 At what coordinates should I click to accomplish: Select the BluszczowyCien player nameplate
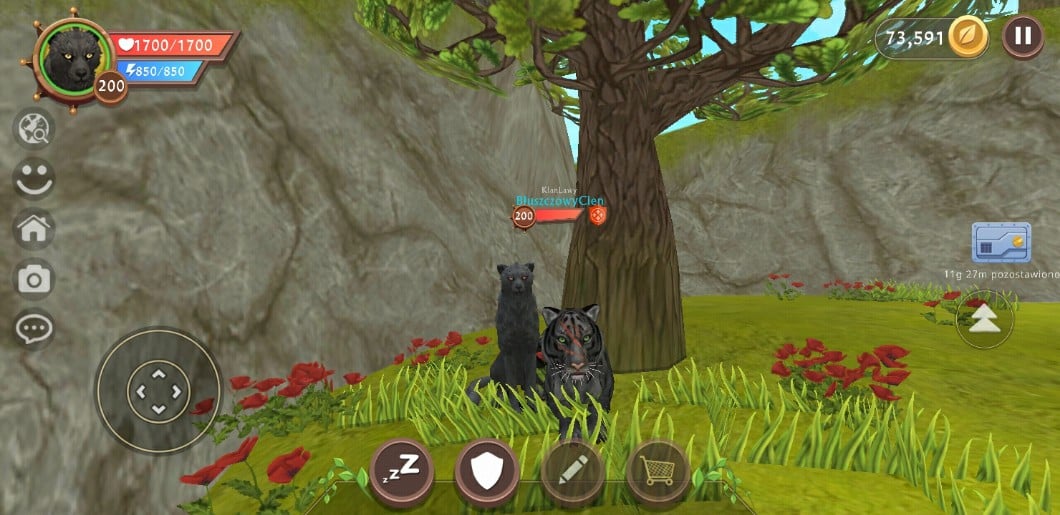tap(560, 201)
